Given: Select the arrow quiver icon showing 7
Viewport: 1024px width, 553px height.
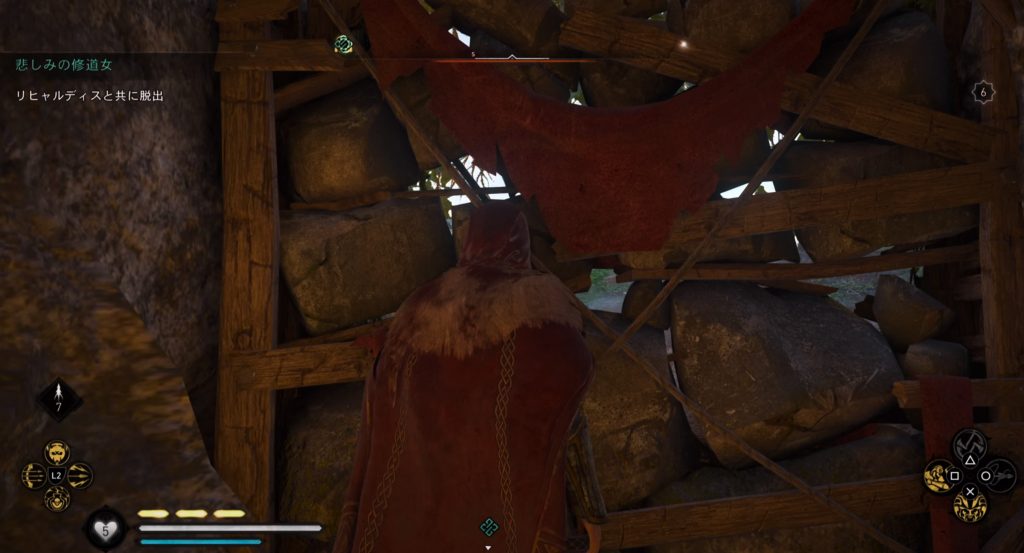Looking at the screenshot, I should click(x=59, y=399).
